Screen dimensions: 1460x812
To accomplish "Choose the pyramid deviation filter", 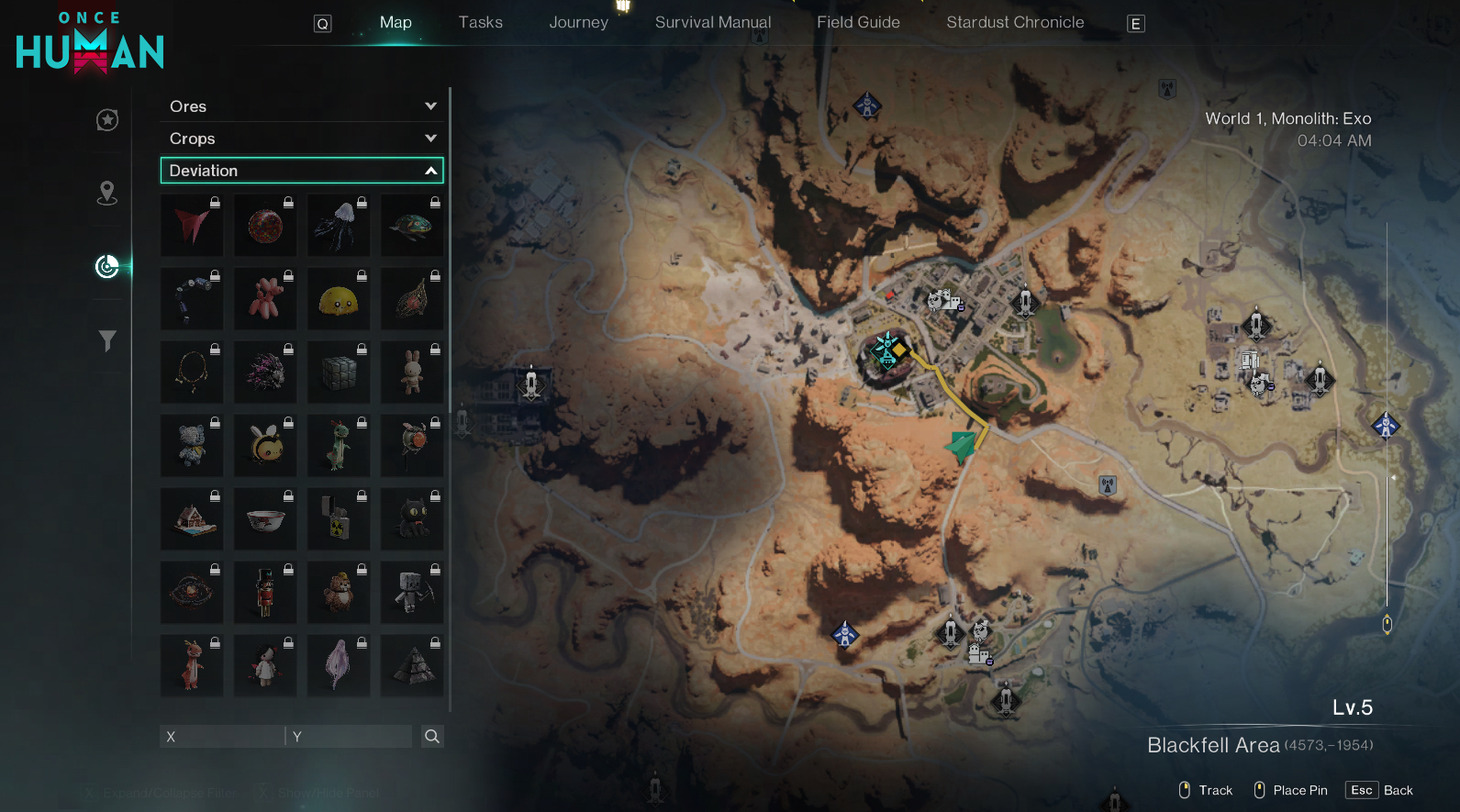I will pyautogui.click(x=412, y=666).
